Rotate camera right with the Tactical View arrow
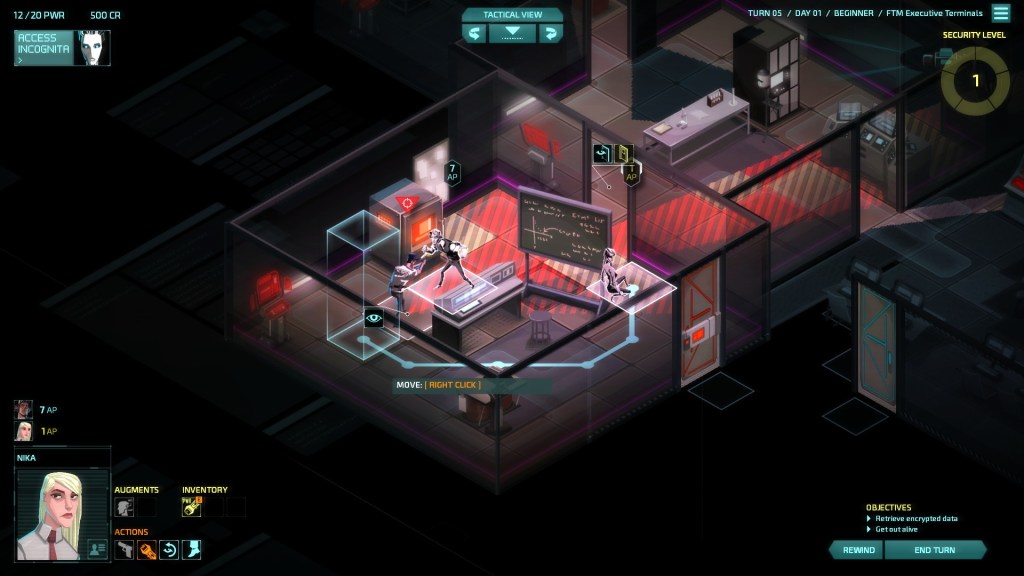1024x576 pixels. tap(549, 33)
